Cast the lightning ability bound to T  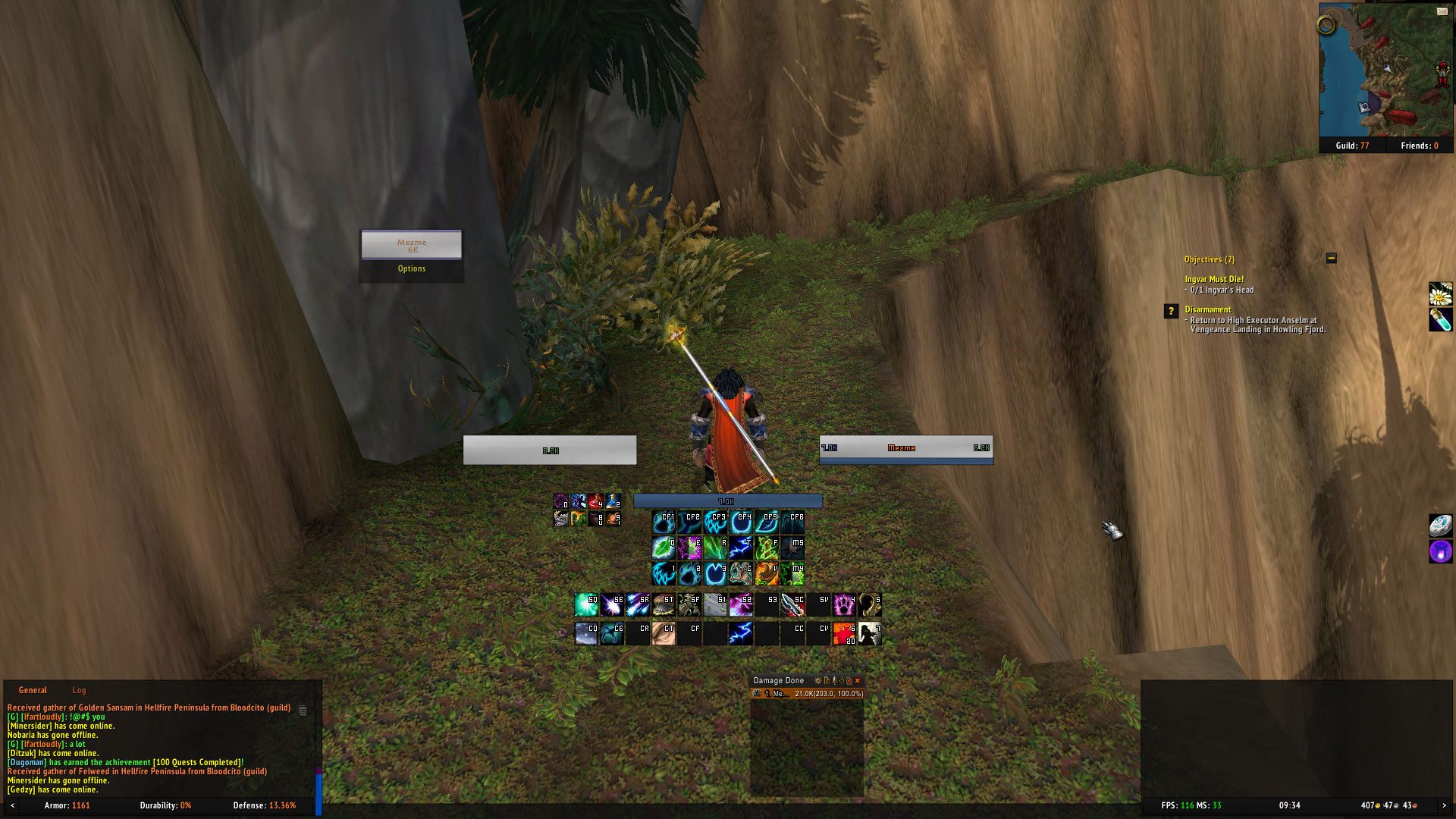[741, 547]
